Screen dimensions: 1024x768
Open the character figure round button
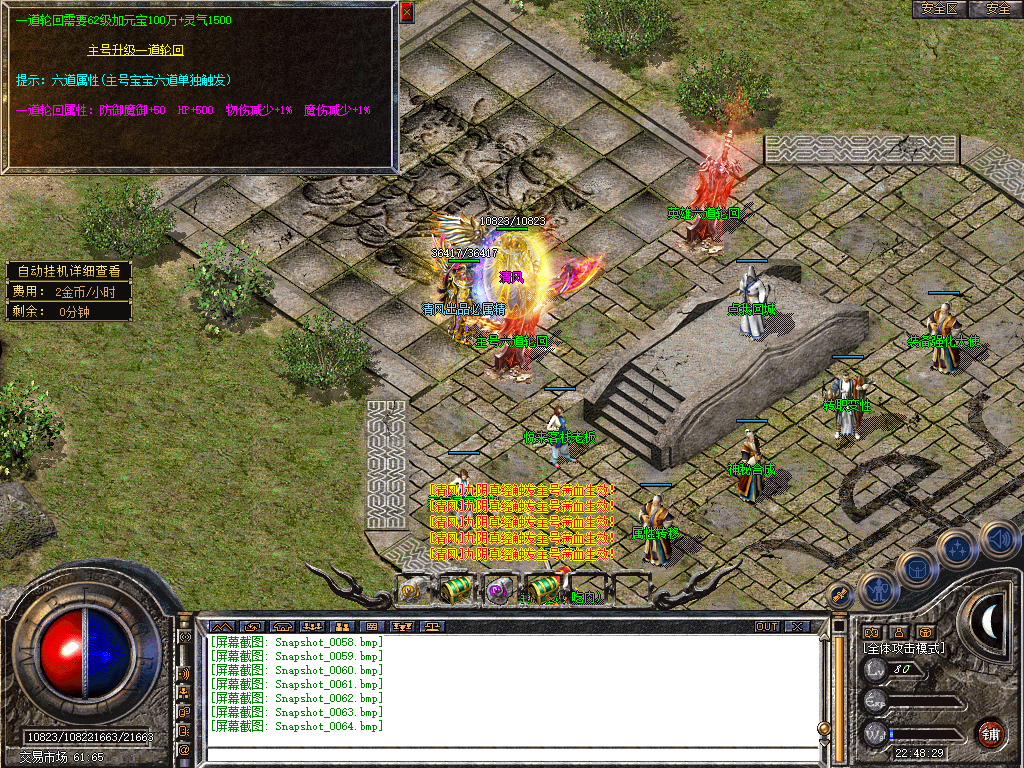point(877,590)
